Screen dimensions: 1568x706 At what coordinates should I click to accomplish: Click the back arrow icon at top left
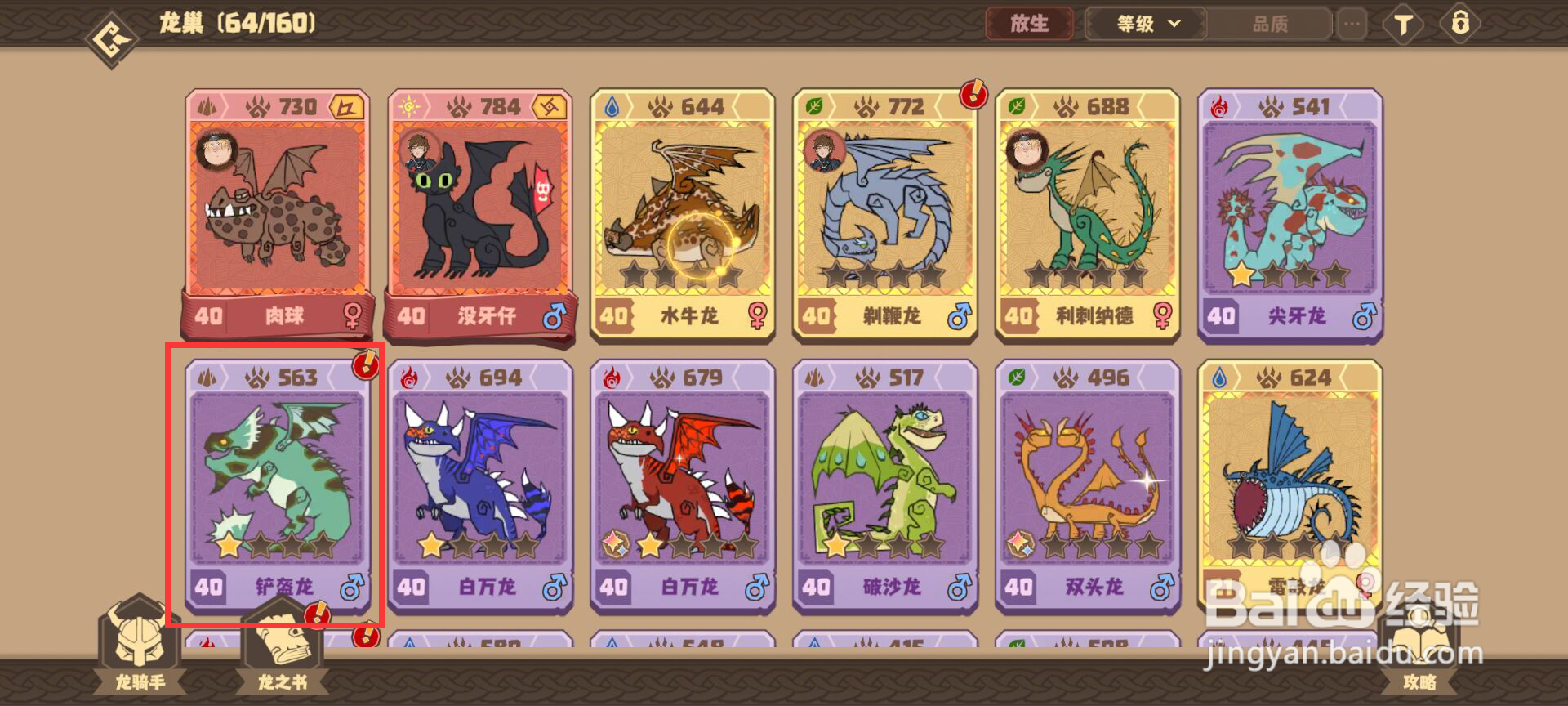click(110, 25)
